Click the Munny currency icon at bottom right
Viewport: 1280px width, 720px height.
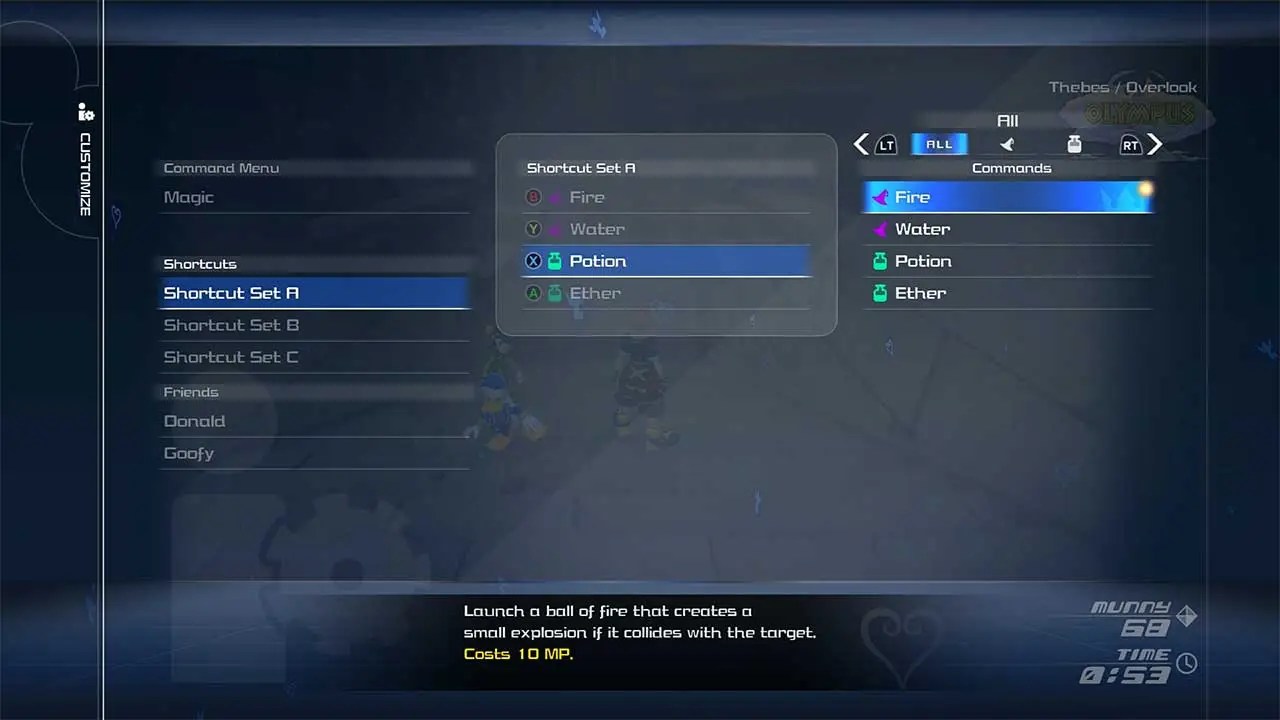coord(1186,616)
